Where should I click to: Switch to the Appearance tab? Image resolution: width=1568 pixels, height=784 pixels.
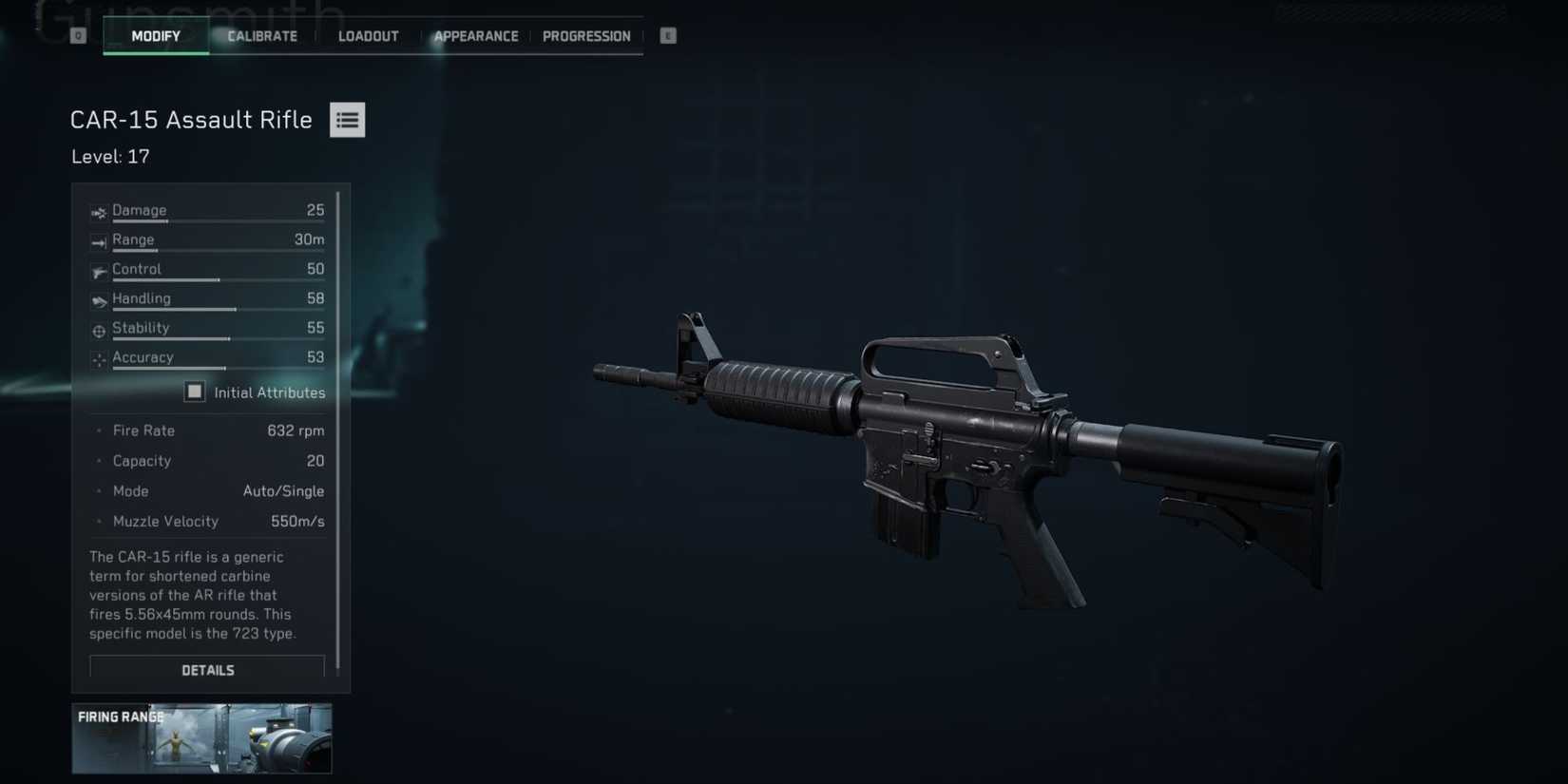476,35
